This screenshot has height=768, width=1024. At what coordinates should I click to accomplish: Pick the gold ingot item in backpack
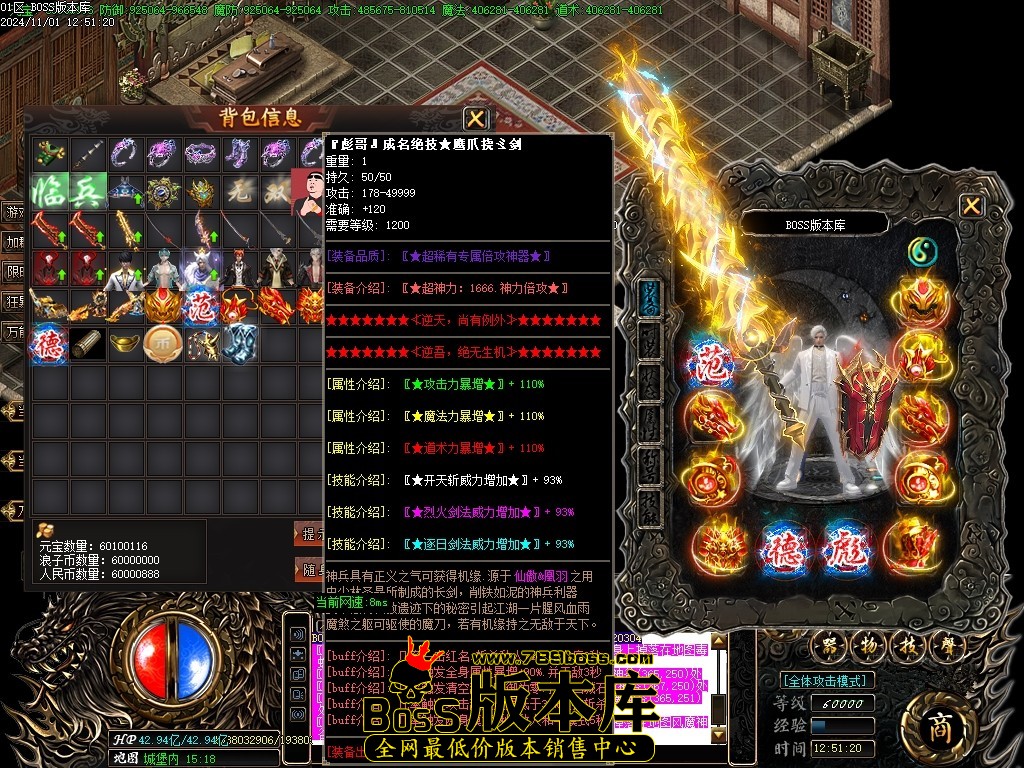click(125, 343)
